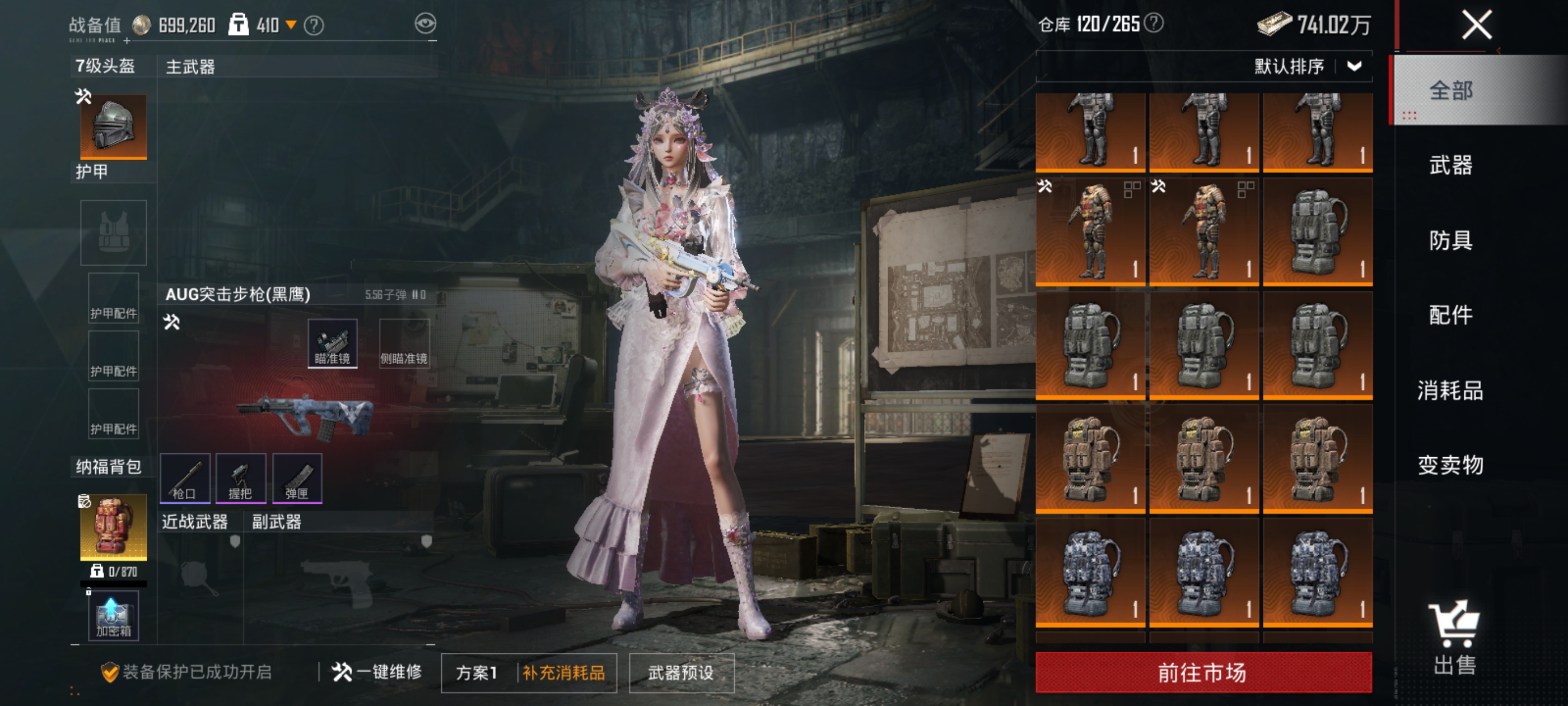This screenshot has height=706, width=1568.
Task: Select the AUG rifle 瞄准镜 scope slot
Action: [332, 343]
